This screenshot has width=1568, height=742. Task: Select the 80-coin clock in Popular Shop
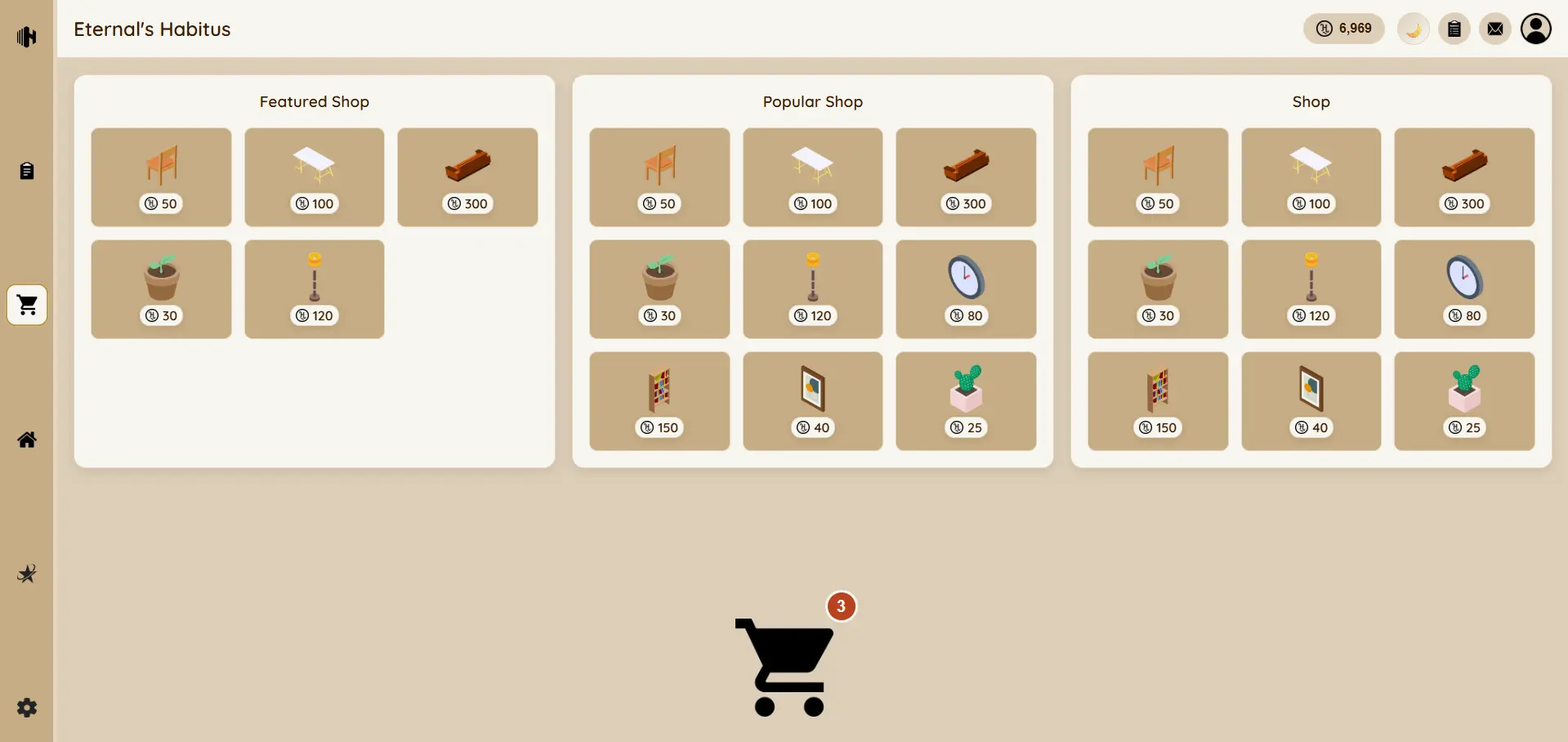click(965, 289)
